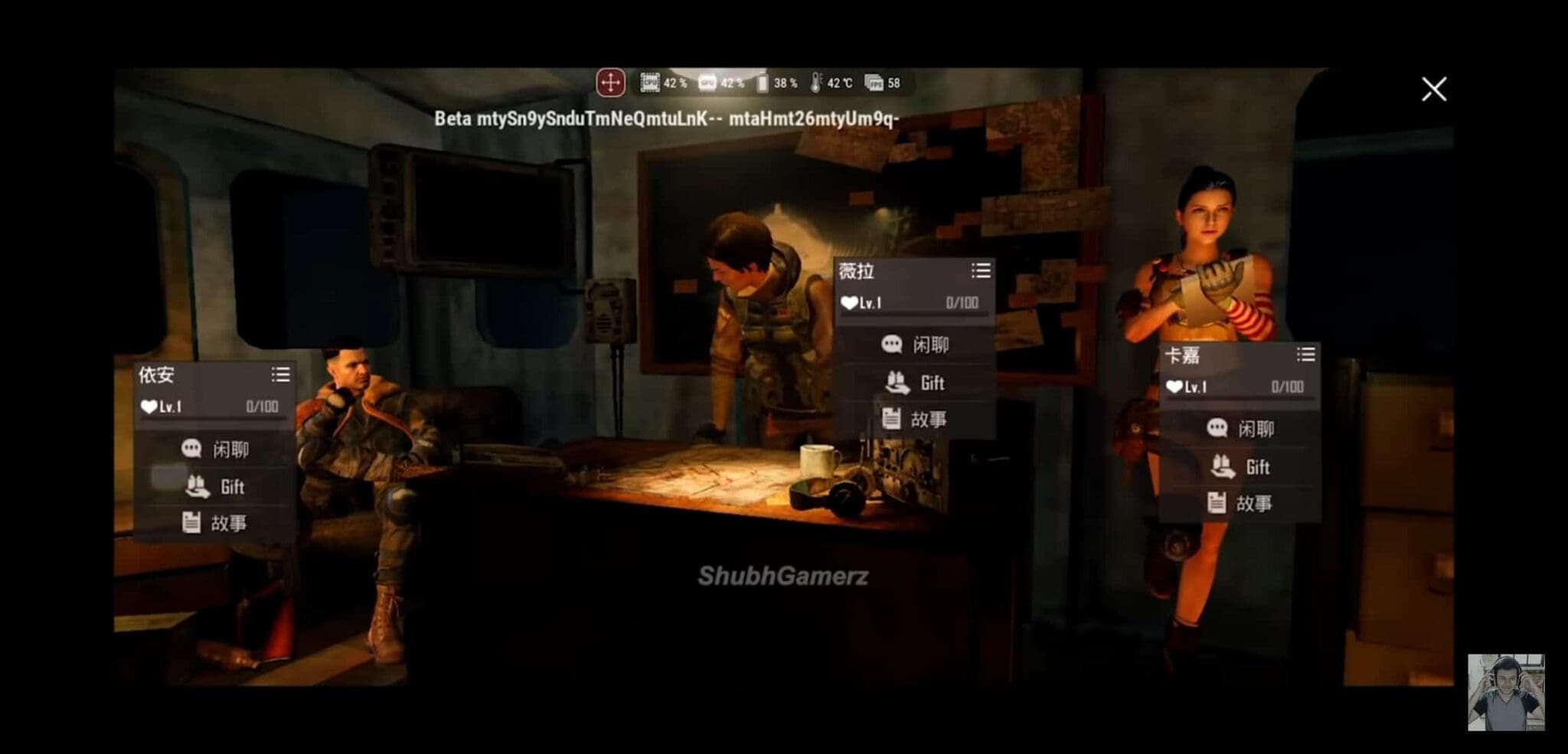The image size is (1568, 754).
Task: Click the red crosshair overlay button
Action: click(x=610, y=83)
